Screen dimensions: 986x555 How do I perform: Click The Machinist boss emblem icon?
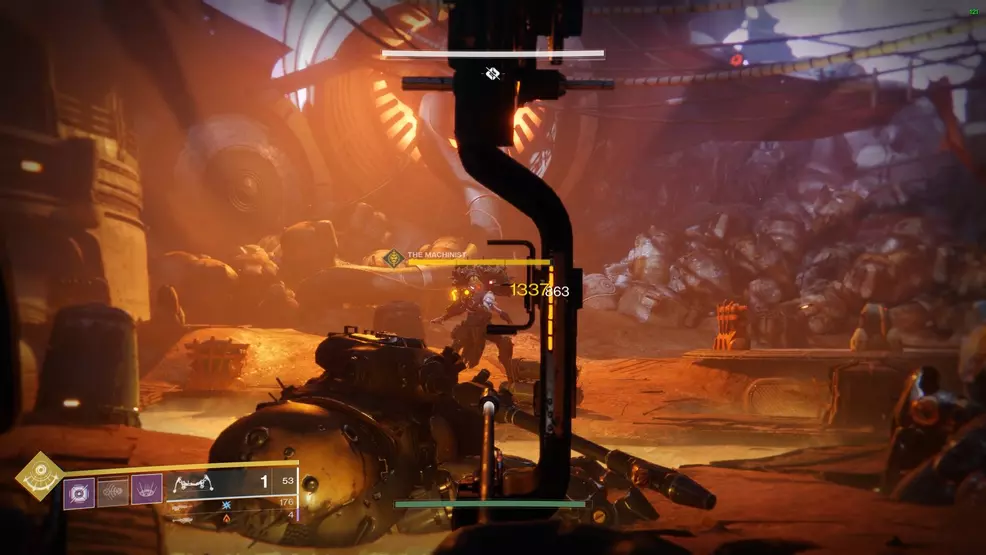pyautogui.click(x=394, y=257)
